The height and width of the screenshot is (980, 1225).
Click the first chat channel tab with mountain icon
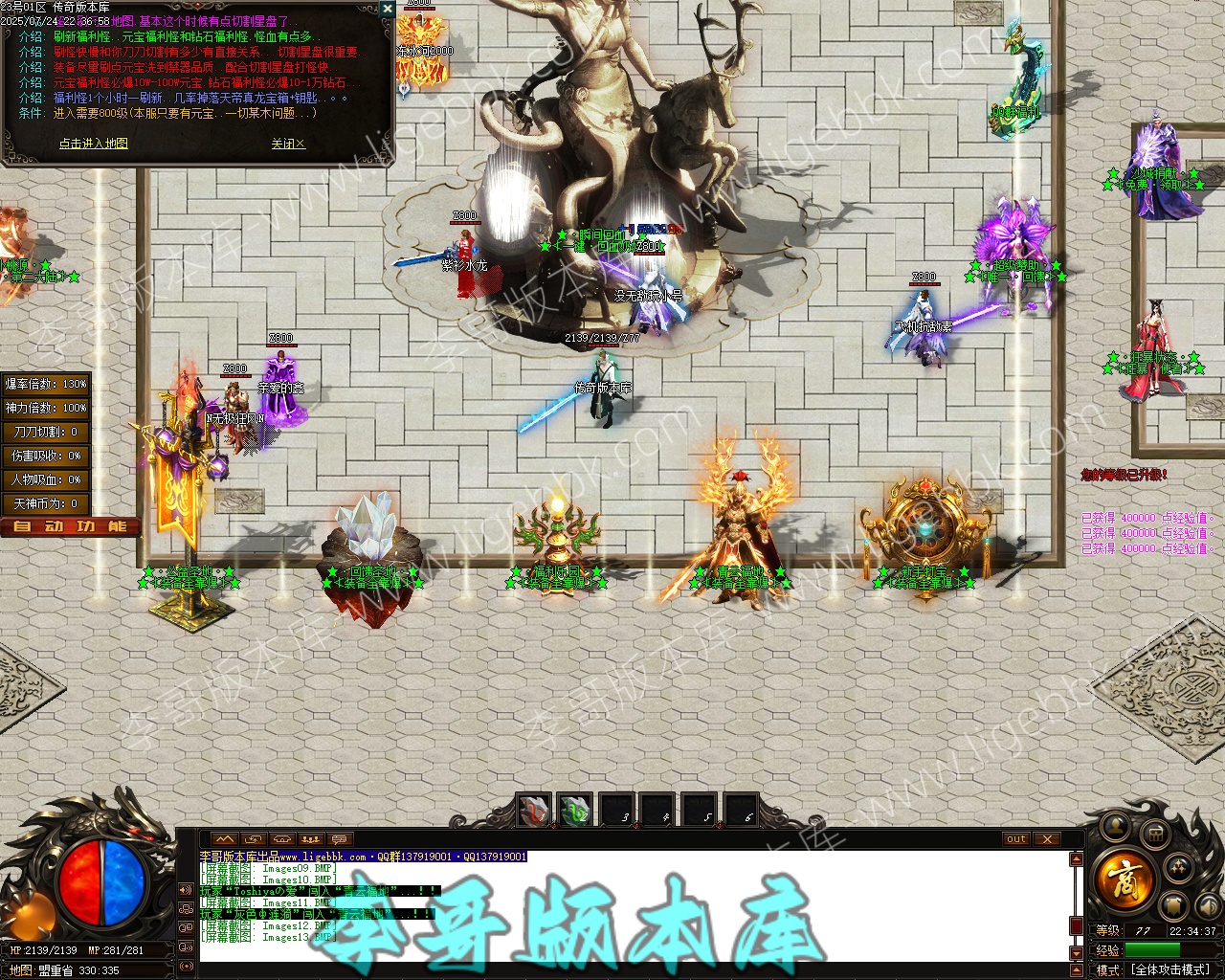pos(224,839)
